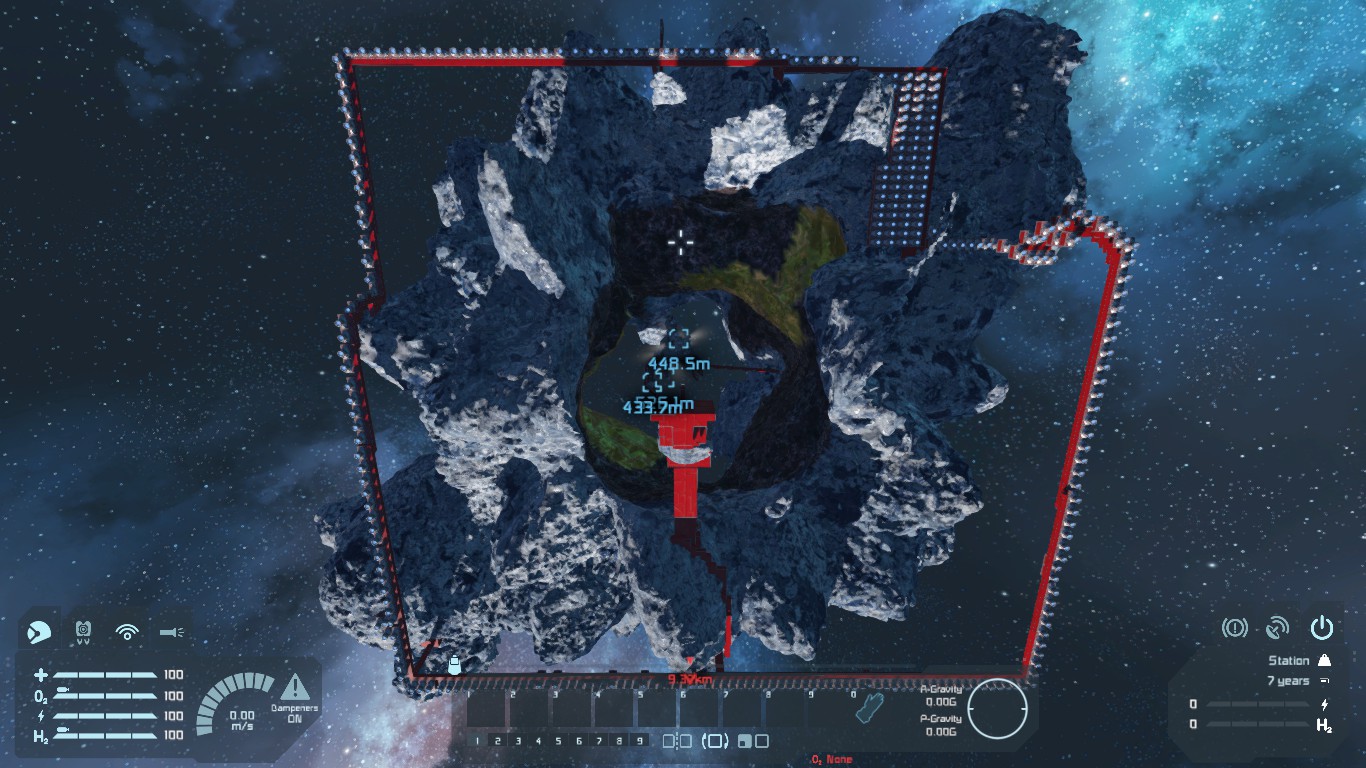Click the handbrake warning icon

[x=1235, y=627]
